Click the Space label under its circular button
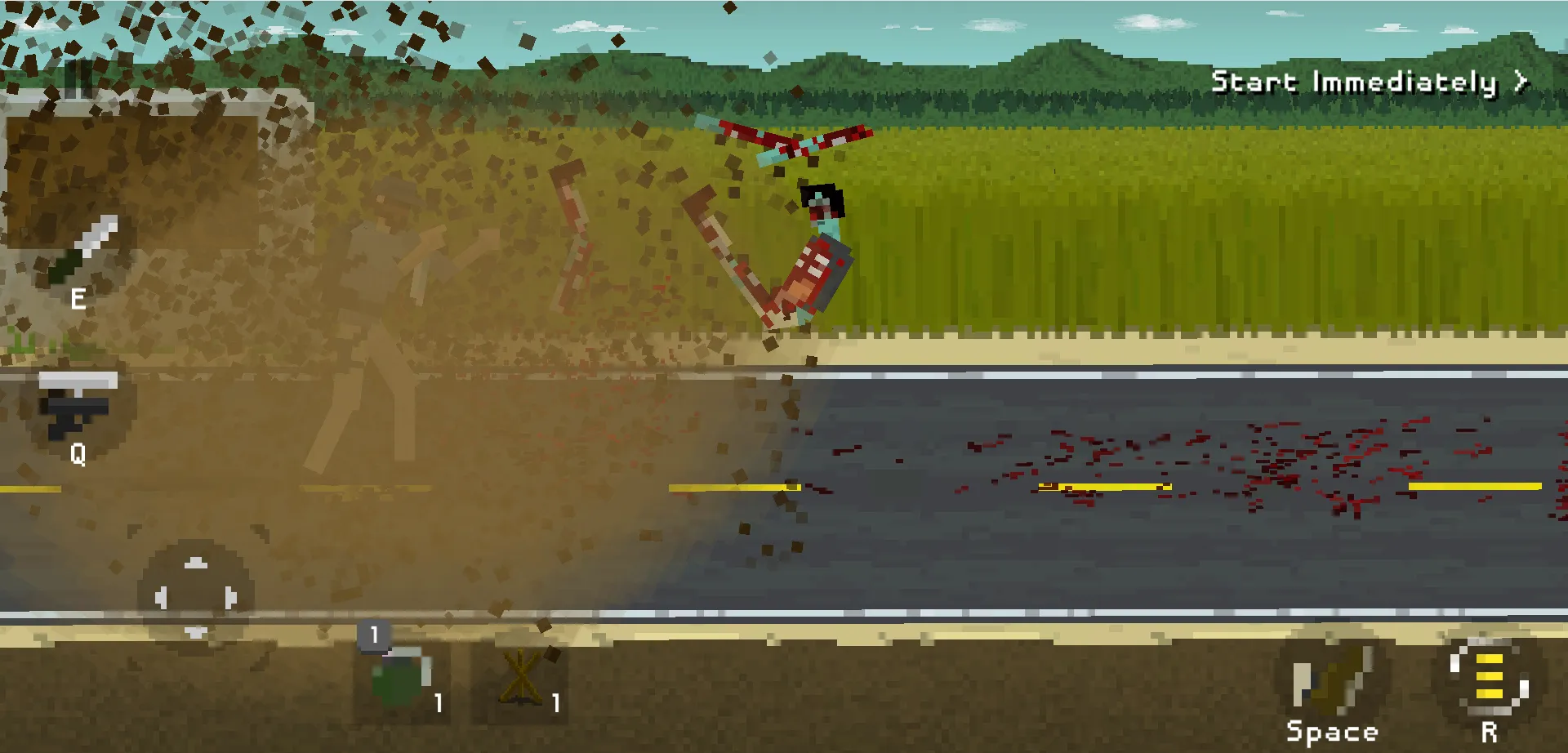 coord(1332,729)
